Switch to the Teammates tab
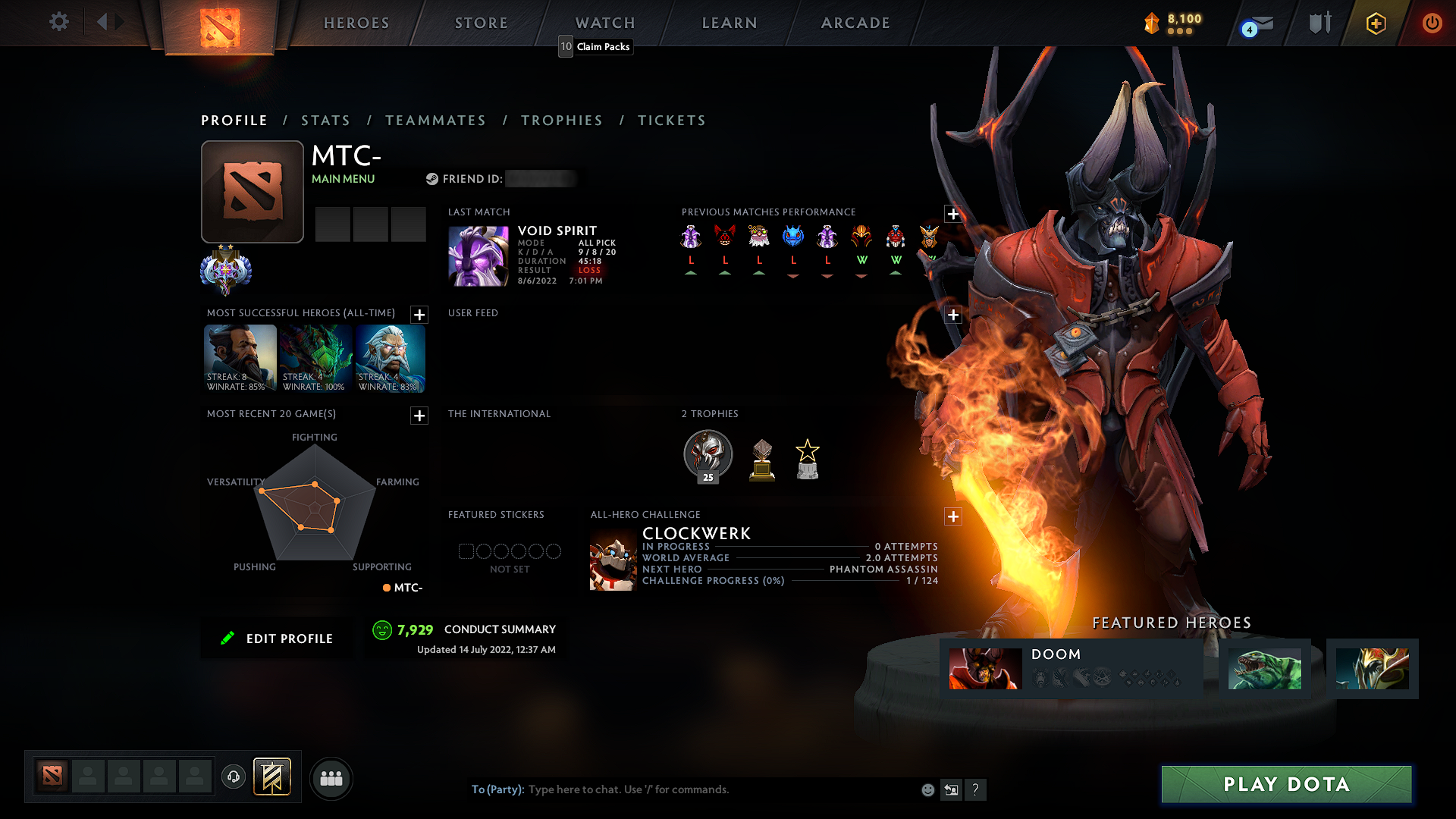Image resolution: width=1456 pixels, height=819 pixels. (x=435, y=120)
